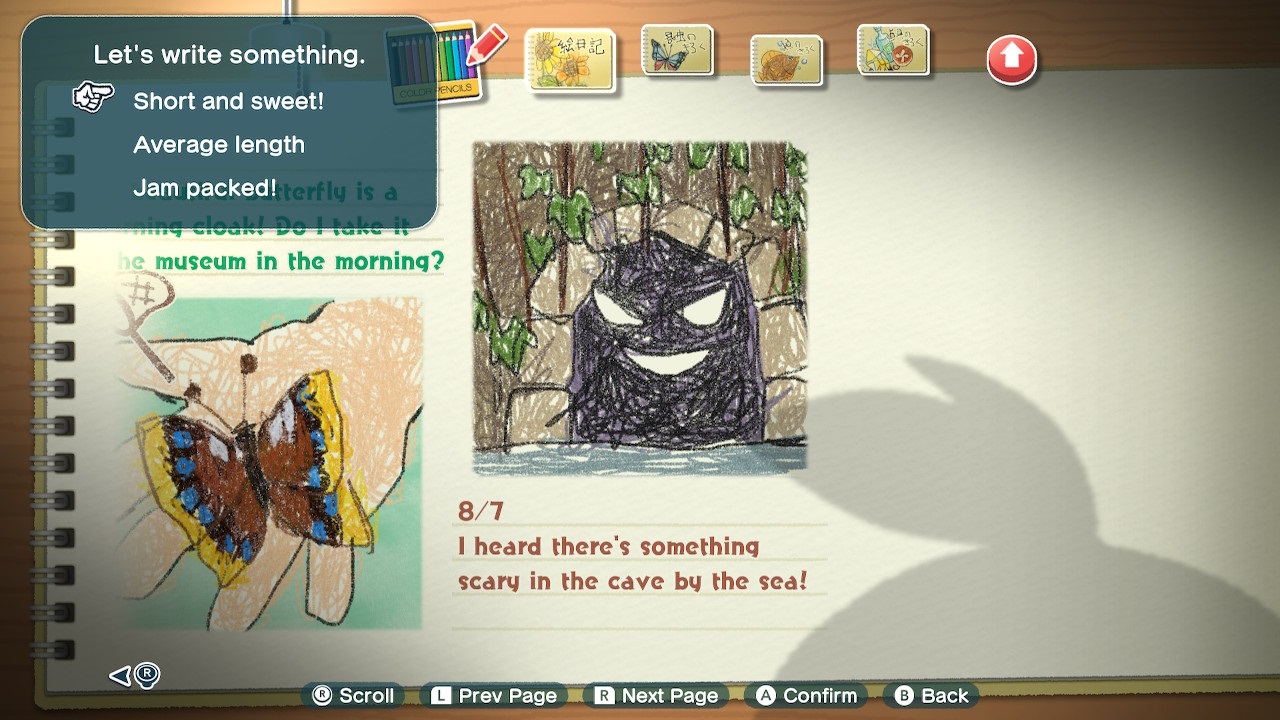Click the Confirm button
This screenshot has width=1280, height=720.
[x=808, y=696]
